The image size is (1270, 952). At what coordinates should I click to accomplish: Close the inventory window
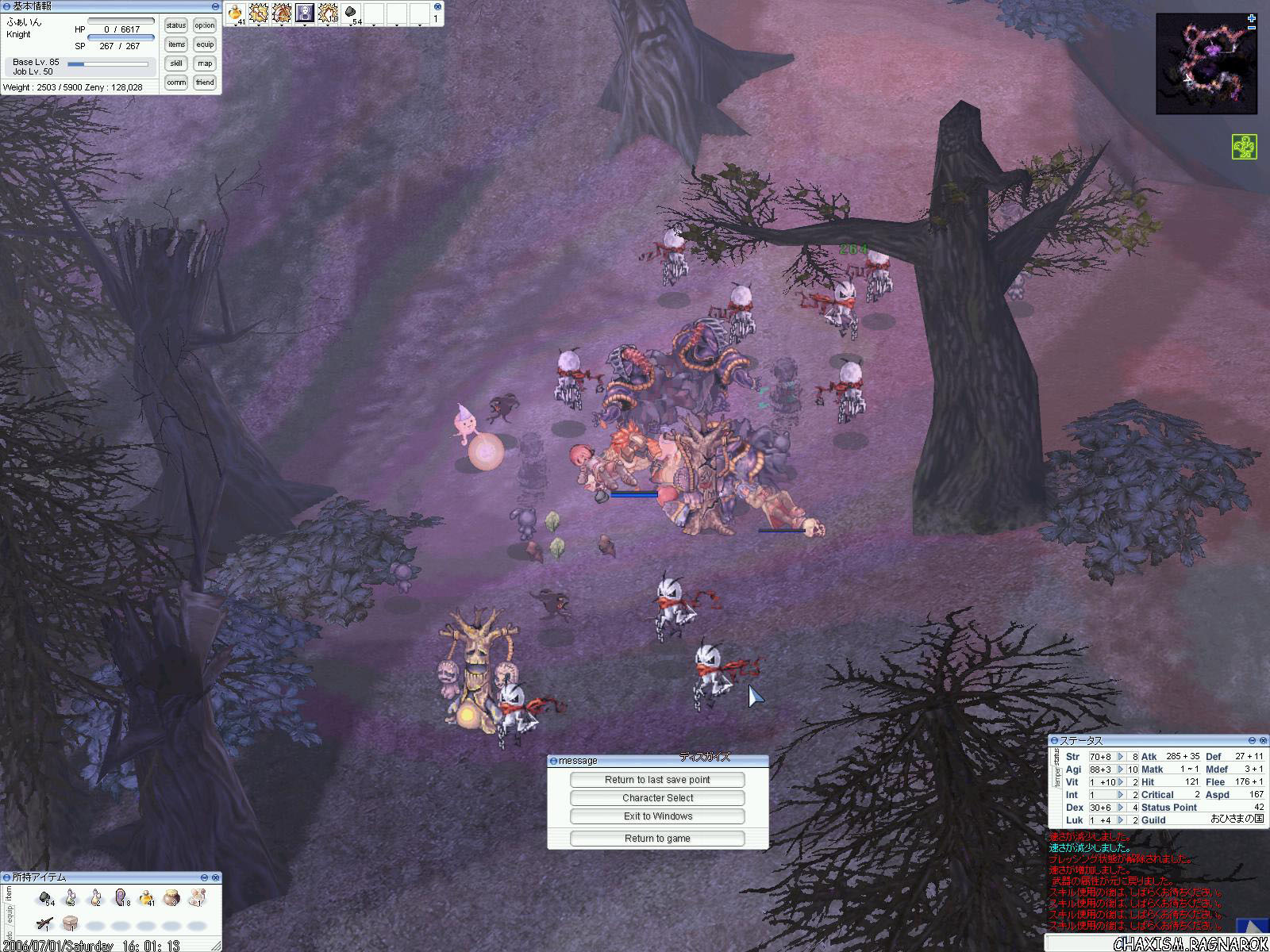click(x=215, y=877)
